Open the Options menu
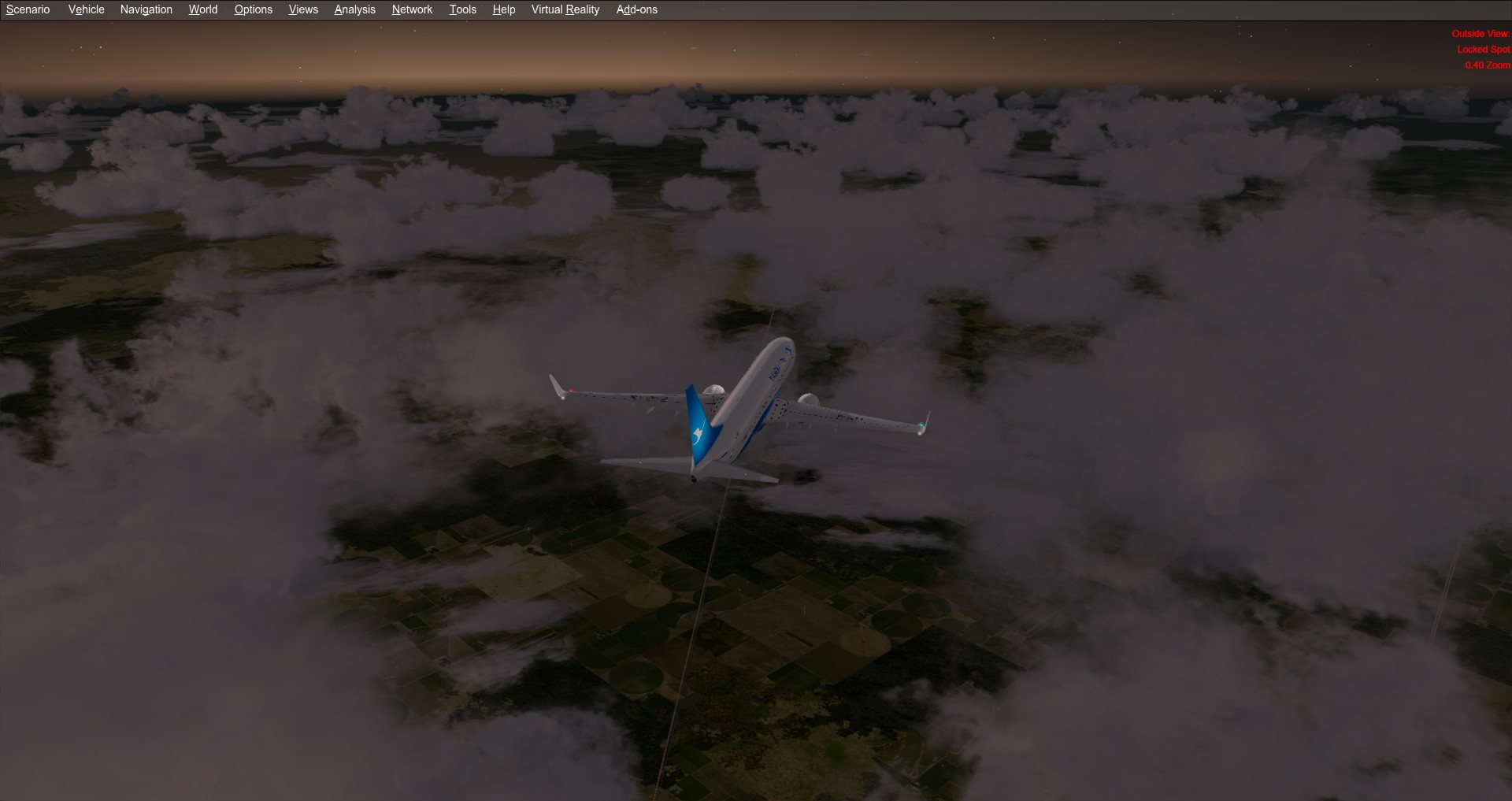Image resolution: width=1512 pixels, height=801 pixels. pyautogui.click(x=252, y=9)
